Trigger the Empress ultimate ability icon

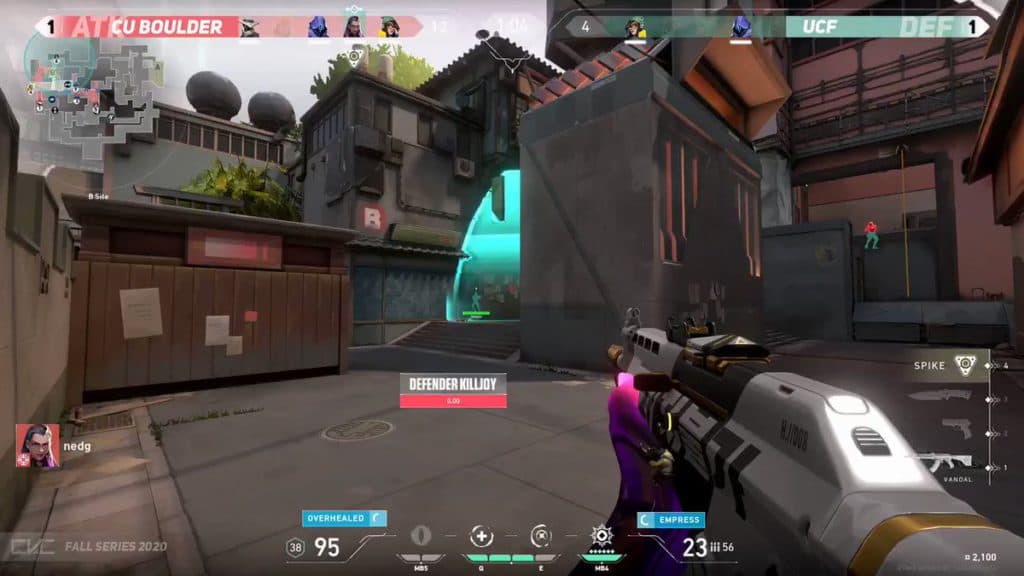[x=602, y=536]
